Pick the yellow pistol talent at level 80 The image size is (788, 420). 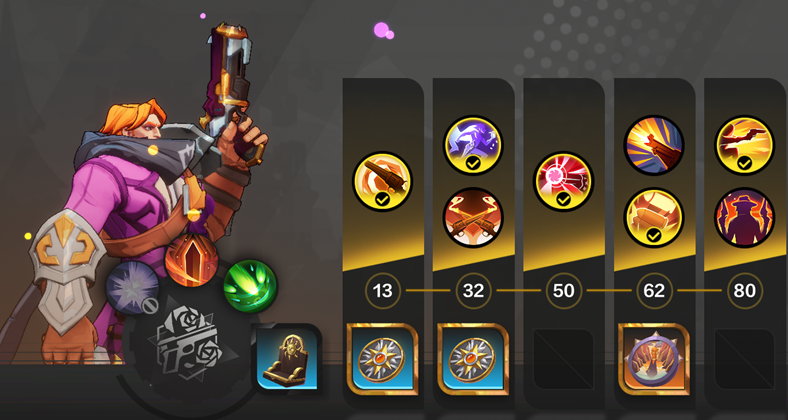(x=744, y=146)
